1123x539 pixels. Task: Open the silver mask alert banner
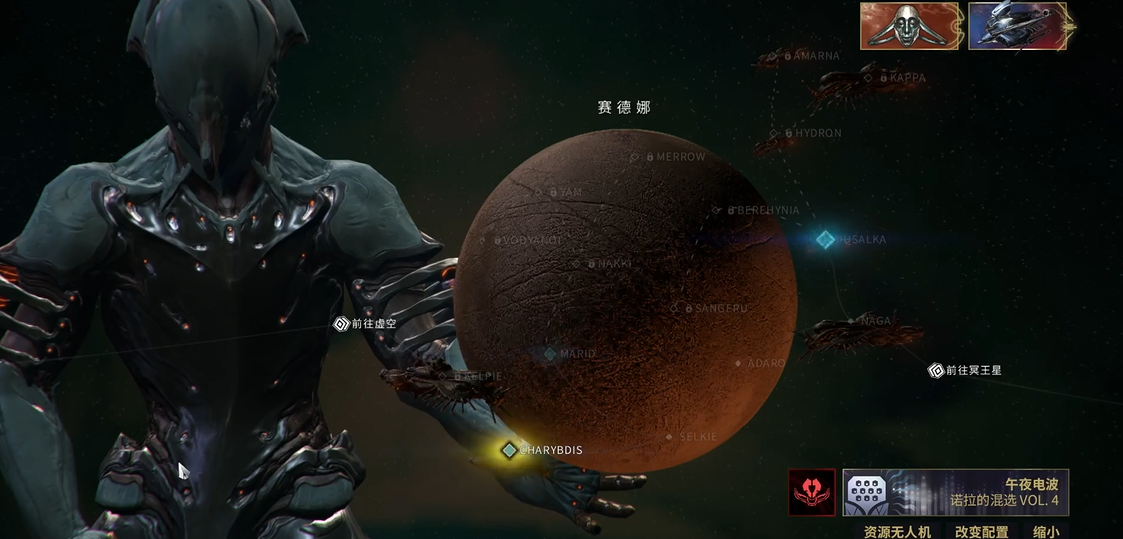point(910,26)
